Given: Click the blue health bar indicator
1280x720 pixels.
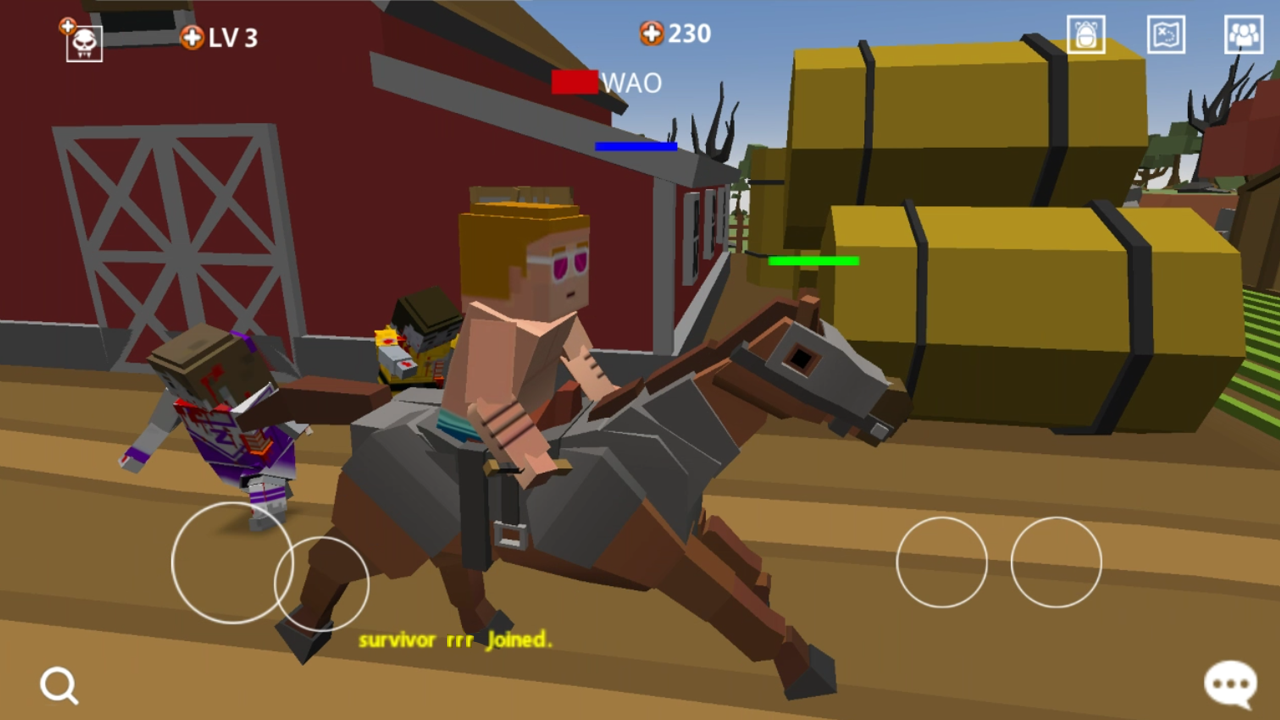Looking at the screenshot, I should pyautogui.click(x=636, y=147).
